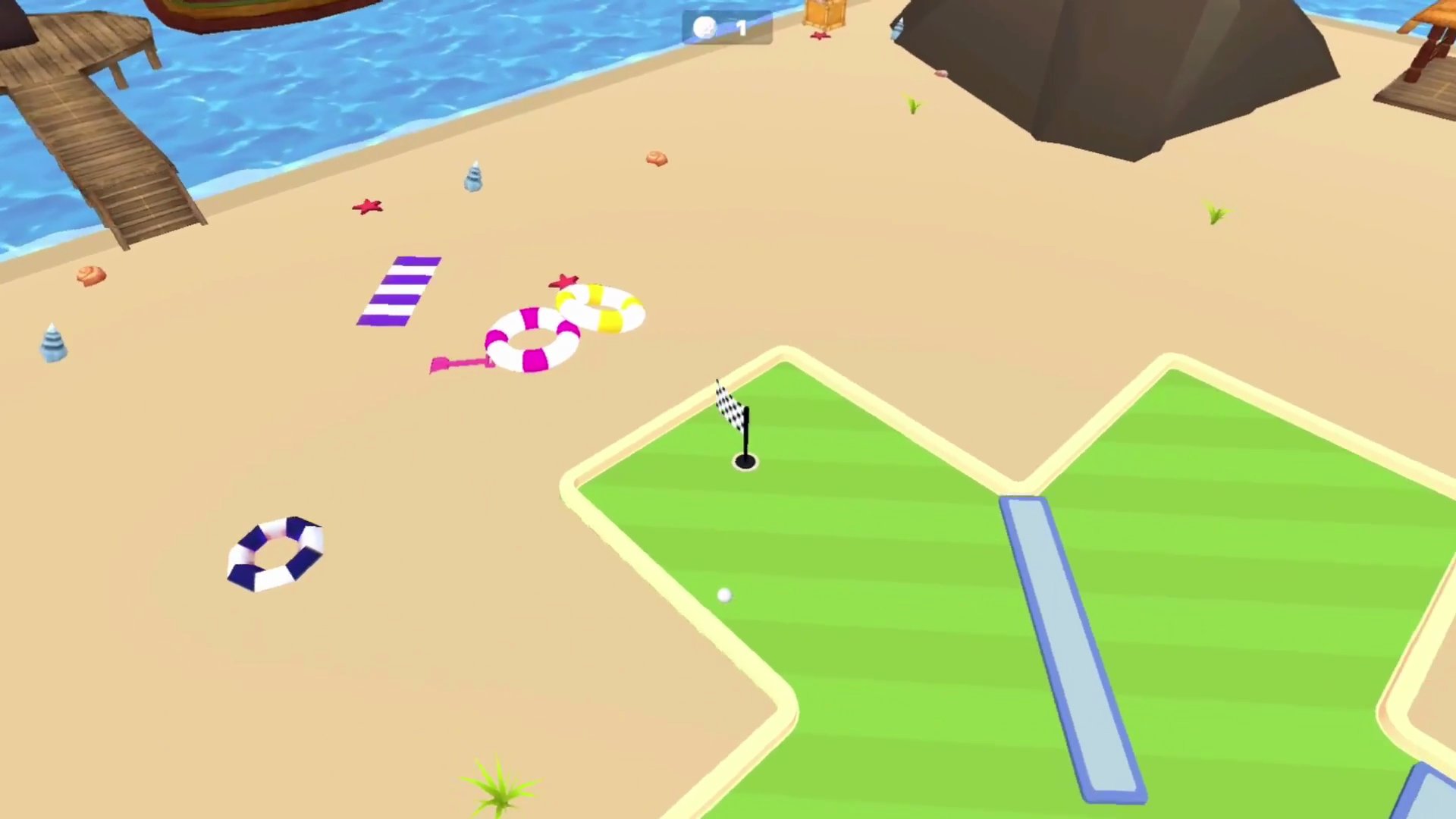Click the golf ball icon in the stroke counter
This screenshot has height=819, width=1456.
coord(704,28)
